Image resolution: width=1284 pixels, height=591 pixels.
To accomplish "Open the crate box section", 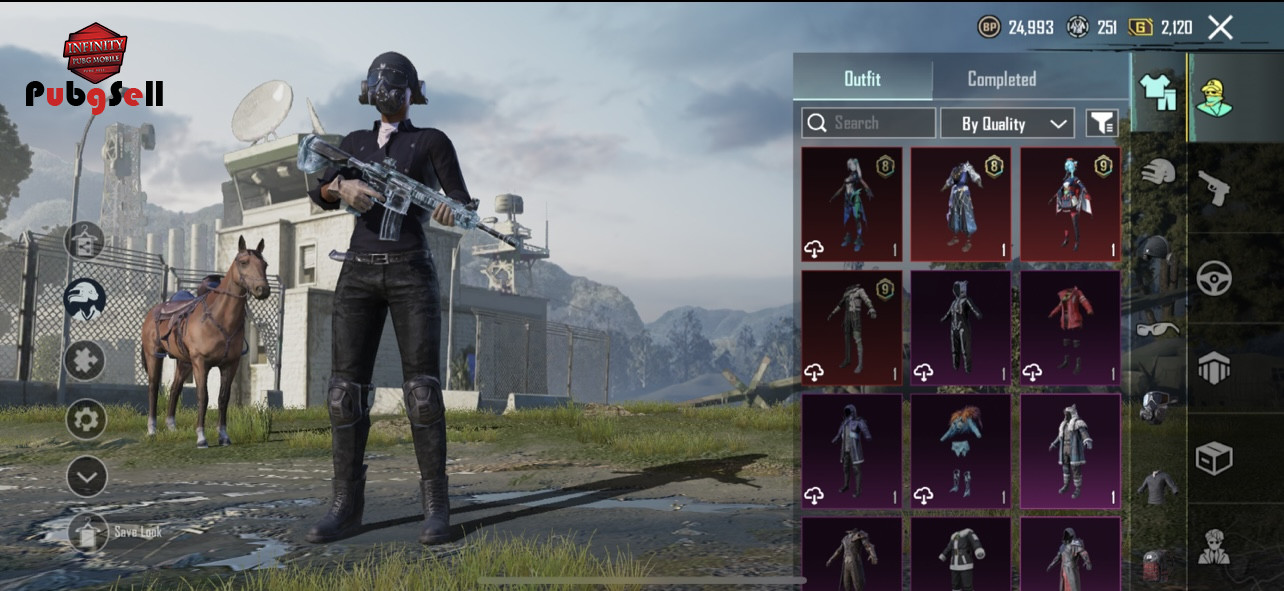I will [x=1214, y=458].
